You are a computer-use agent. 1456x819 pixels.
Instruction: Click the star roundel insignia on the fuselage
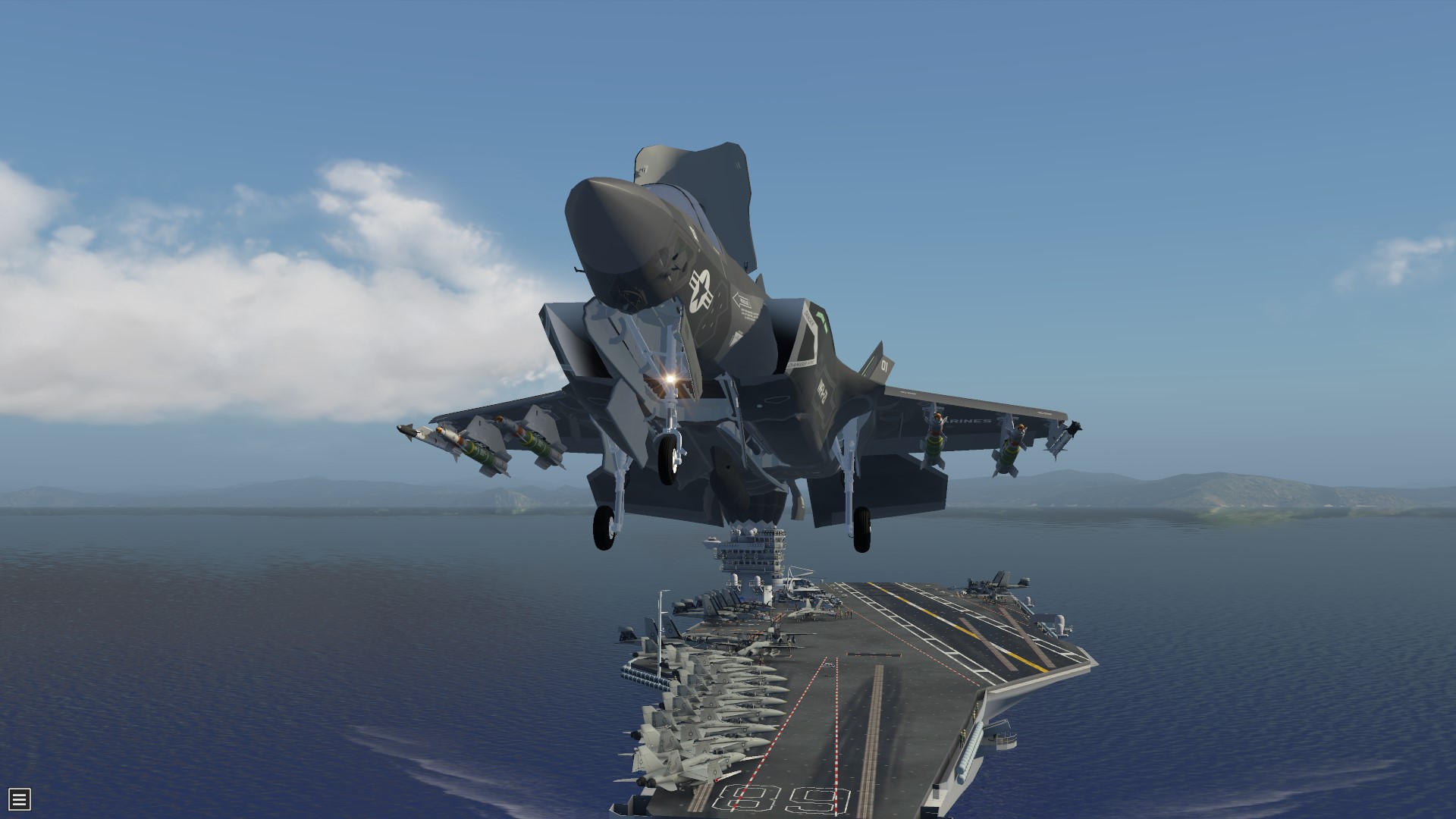pos(701,292)
